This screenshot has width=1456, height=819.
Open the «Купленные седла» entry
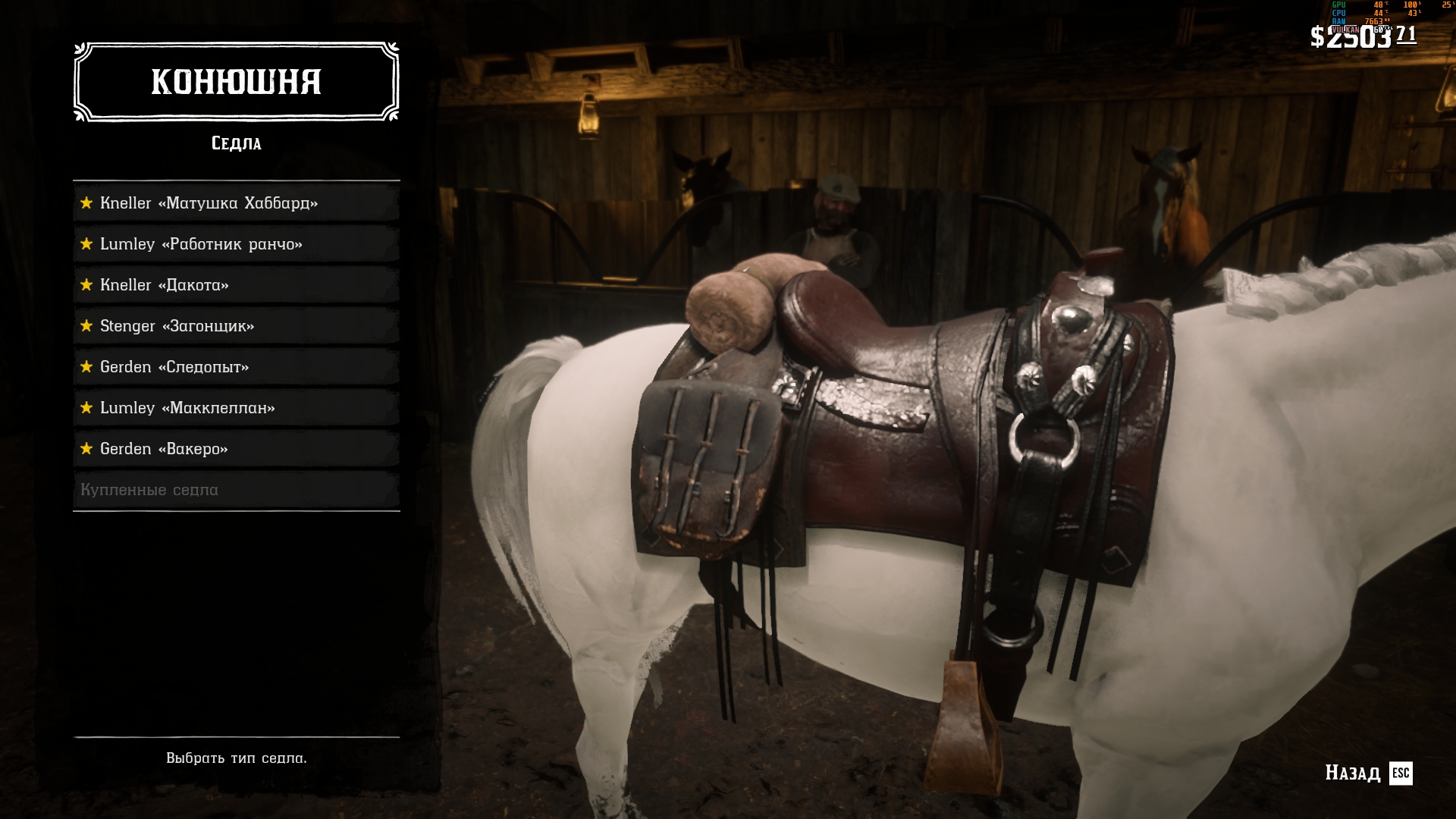(x=236, y=490)
